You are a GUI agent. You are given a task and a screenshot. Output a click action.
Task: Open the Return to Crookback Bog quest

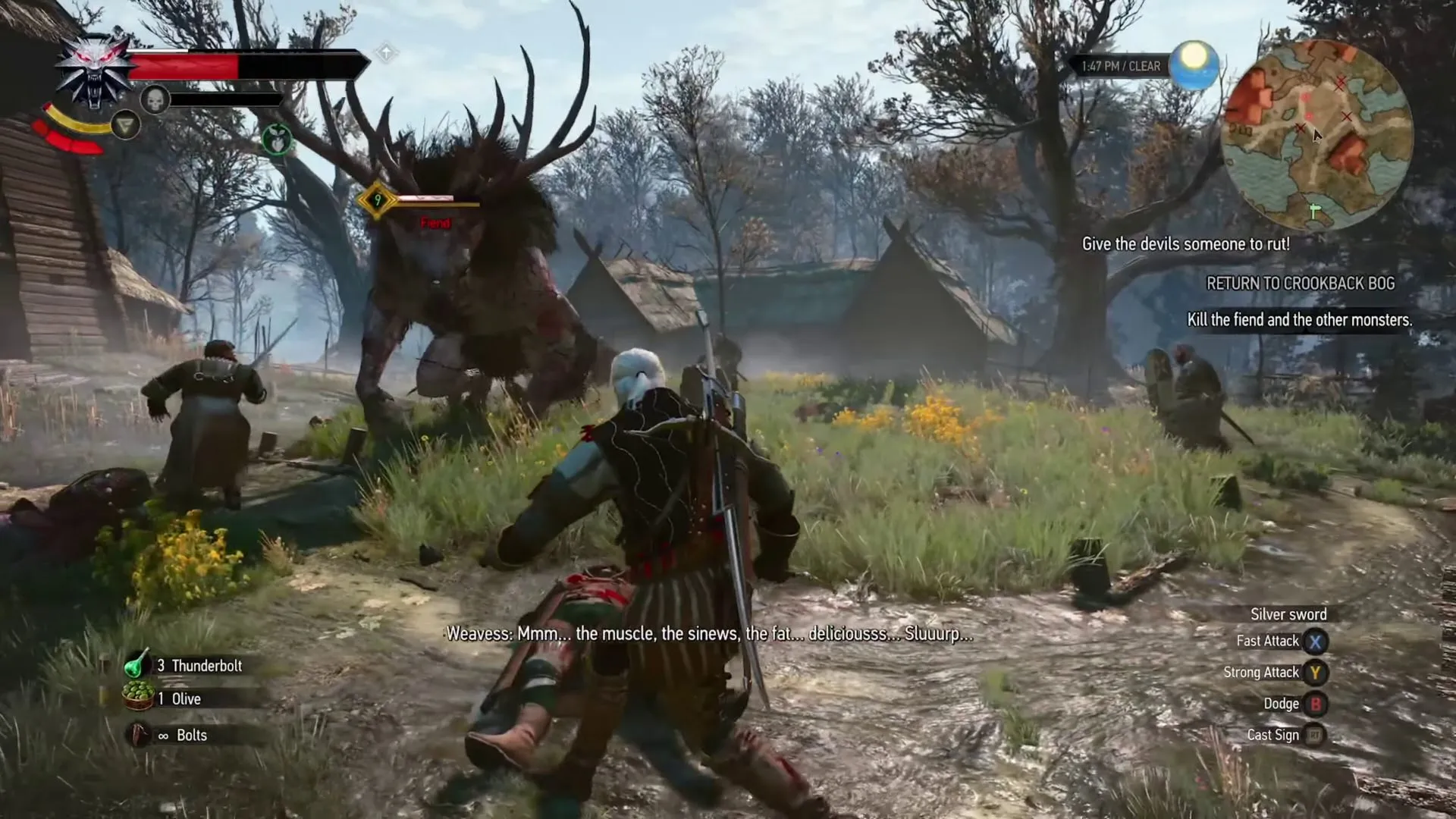(x=1300, y=284)
